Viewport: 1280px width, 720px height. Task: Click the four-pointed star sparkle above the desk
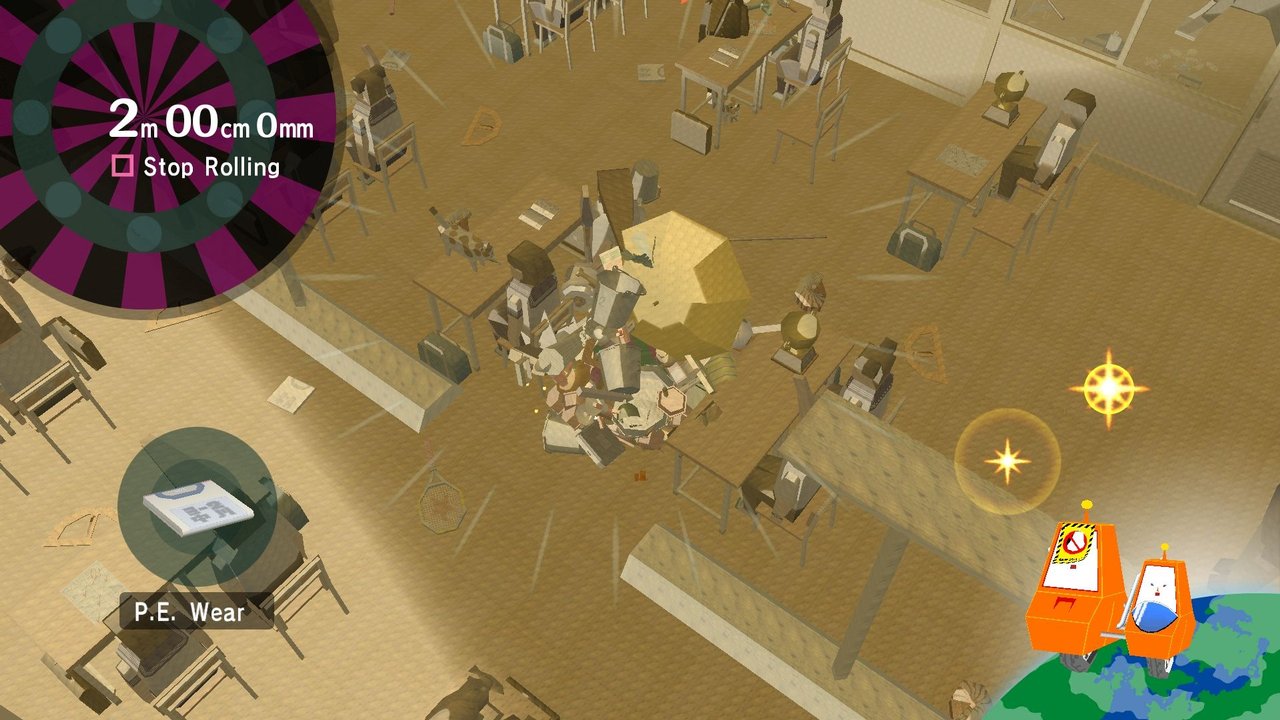pyautogui.click(x=1007, y=462)
